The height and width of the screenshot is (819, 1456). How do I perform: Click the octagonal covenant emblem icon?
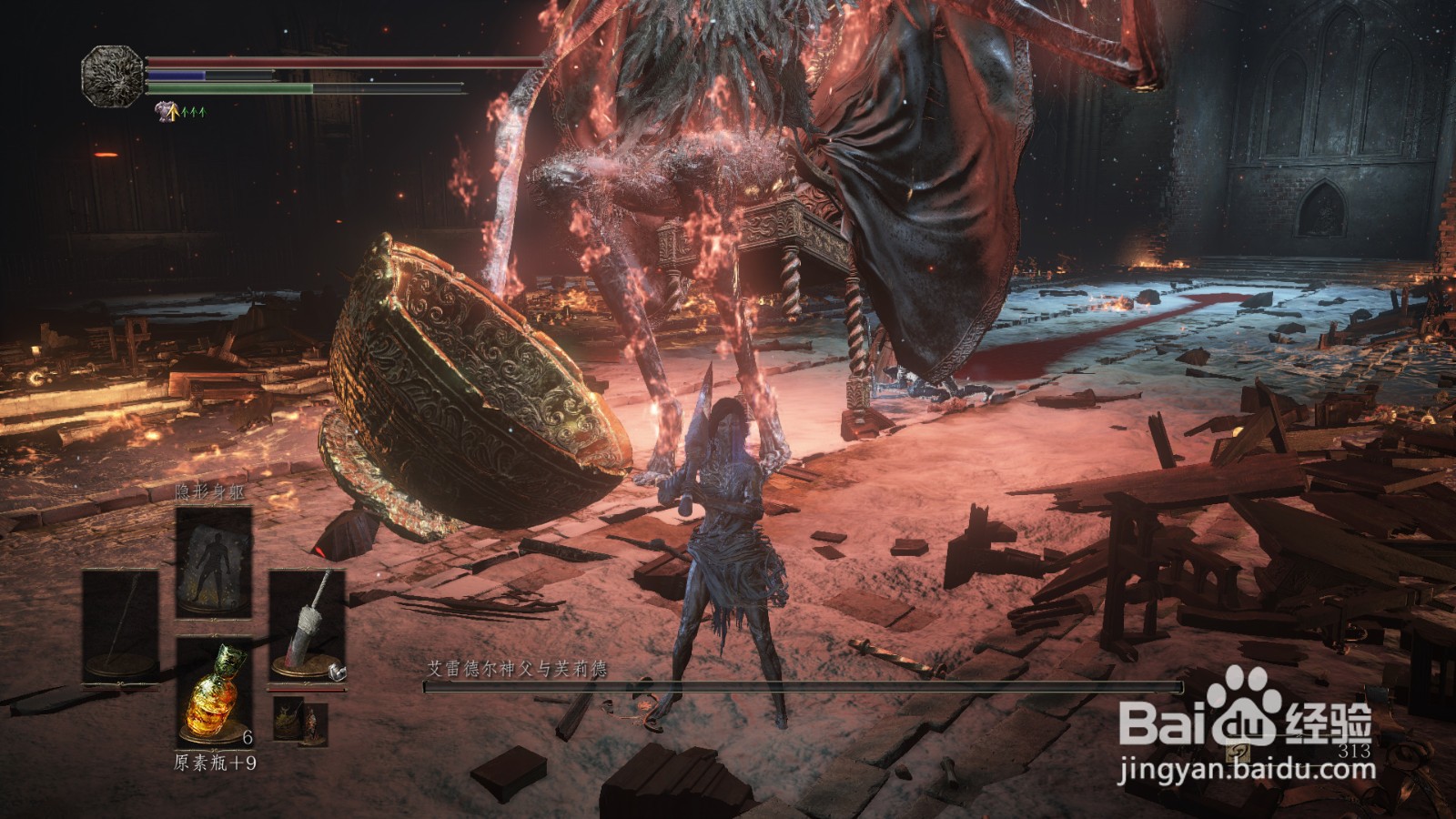[x=113, y=75]
